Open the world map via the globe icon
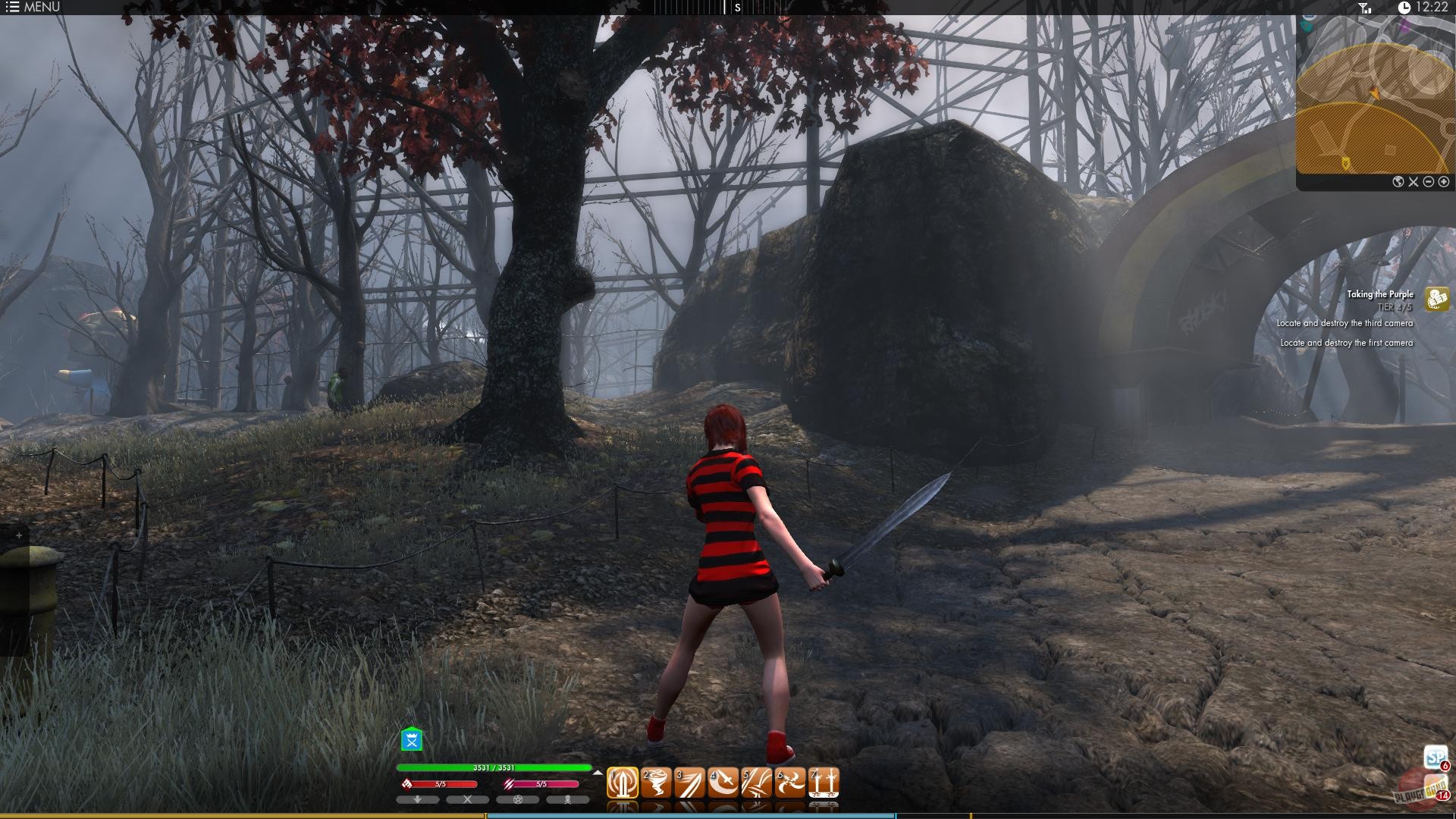1456x819 pixels. 1398,182
